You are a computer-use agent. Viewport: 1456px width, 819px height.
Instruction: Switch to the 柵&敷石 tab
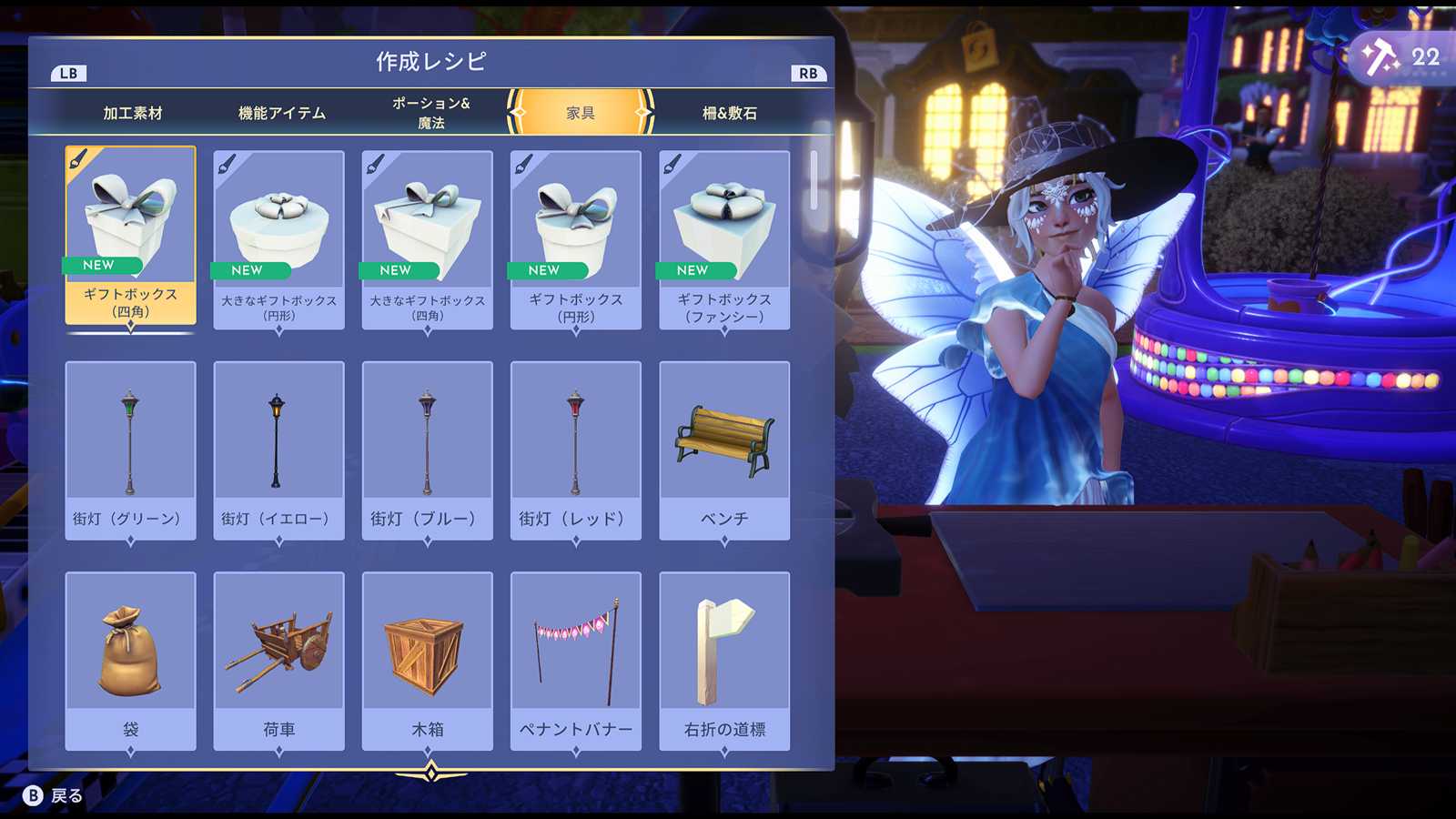[x=729, y=113]
